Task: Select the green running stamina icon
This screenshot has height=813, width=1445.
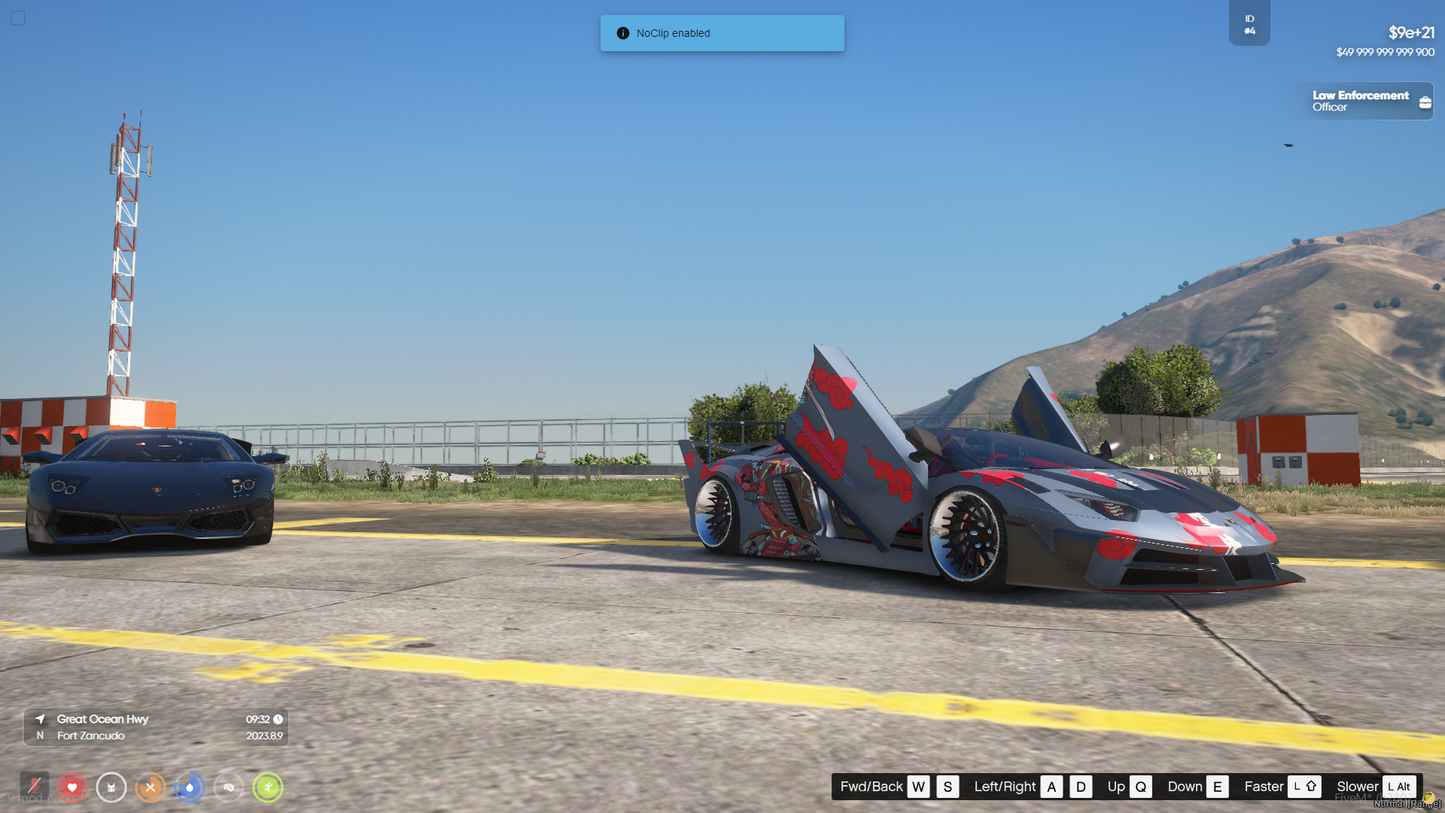Action: (x=268, y=787)
